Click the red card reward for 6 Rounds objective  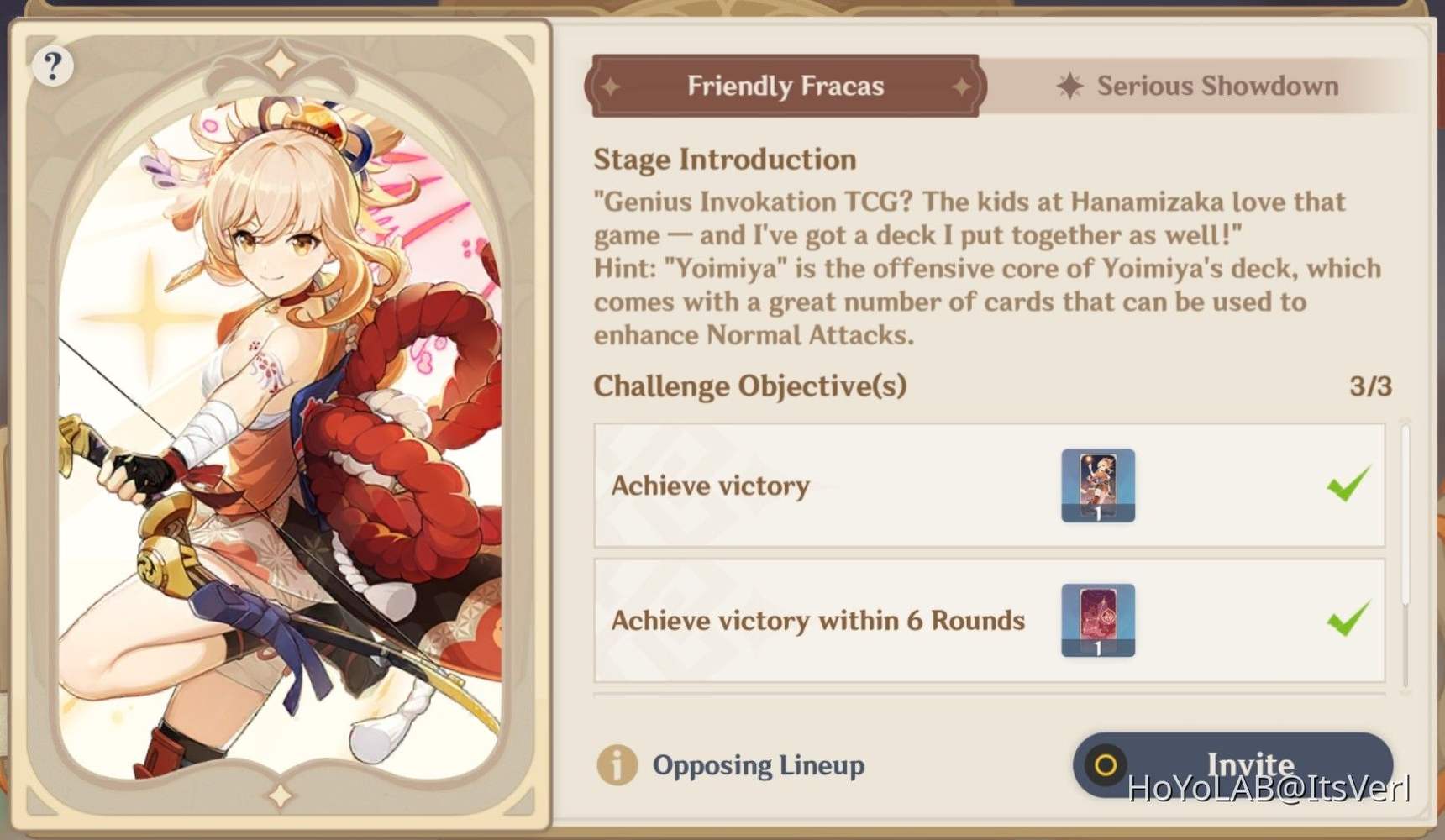pyautogui.click(x=1098, y=620)
